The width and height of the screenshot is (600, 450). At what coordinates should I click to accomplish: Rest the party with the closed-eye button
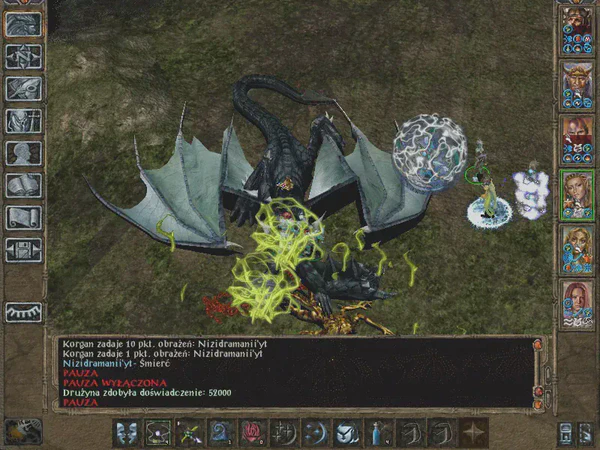click(x=23, y=312)
